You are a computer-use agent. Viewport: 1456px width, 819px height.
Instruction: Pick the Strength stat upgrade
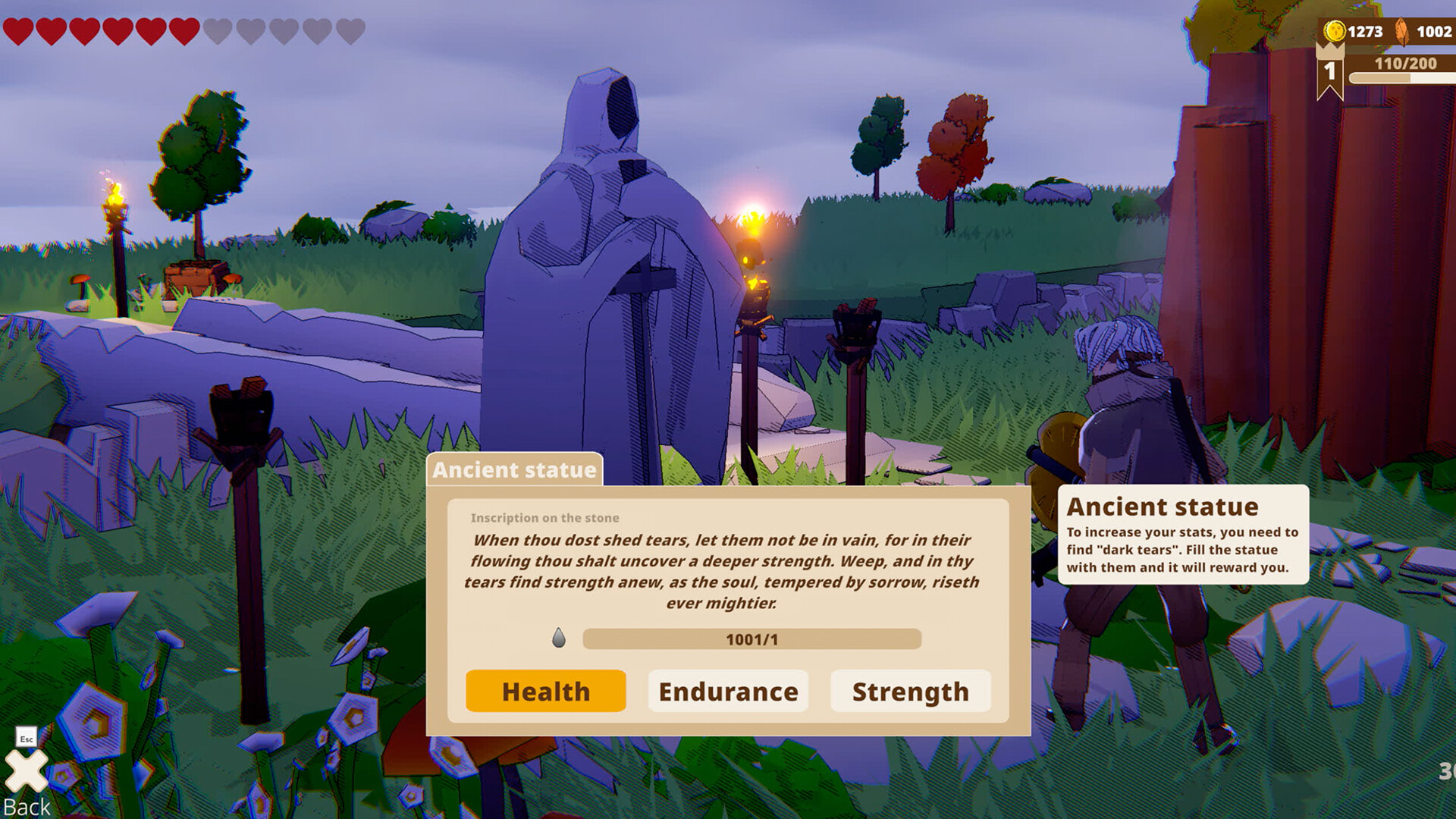[x=910, y=691]
